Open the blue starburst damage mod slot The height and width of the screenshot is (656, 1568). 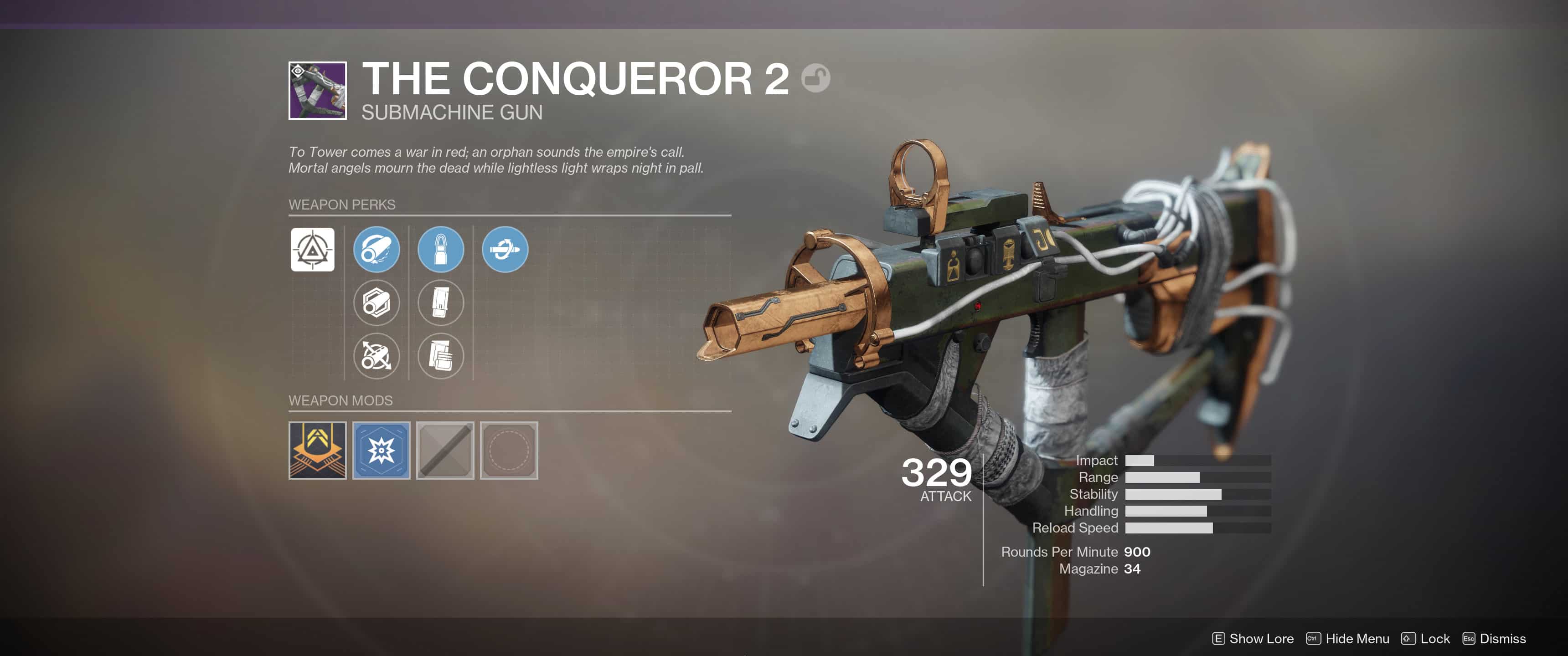[381, 450]
